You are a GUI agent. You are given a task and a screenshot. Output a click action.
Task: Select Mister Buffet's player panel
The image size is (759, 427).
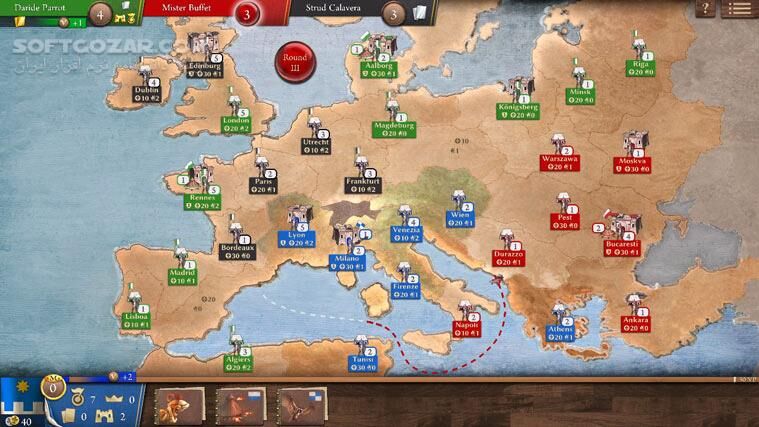[x=200, y=12]
